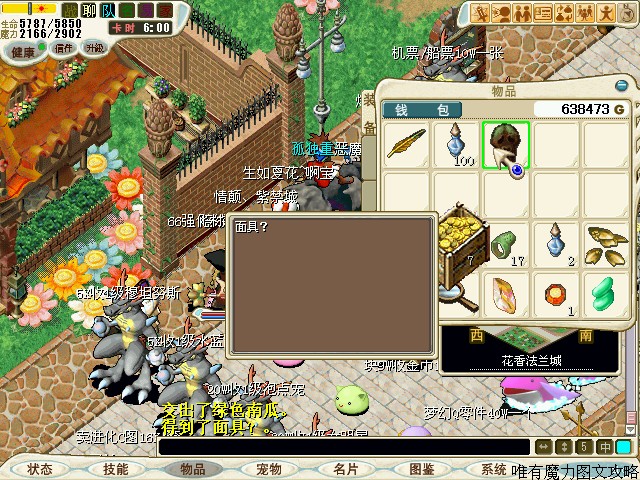Select the blue potion stack of 100

[x=457, y=146]
